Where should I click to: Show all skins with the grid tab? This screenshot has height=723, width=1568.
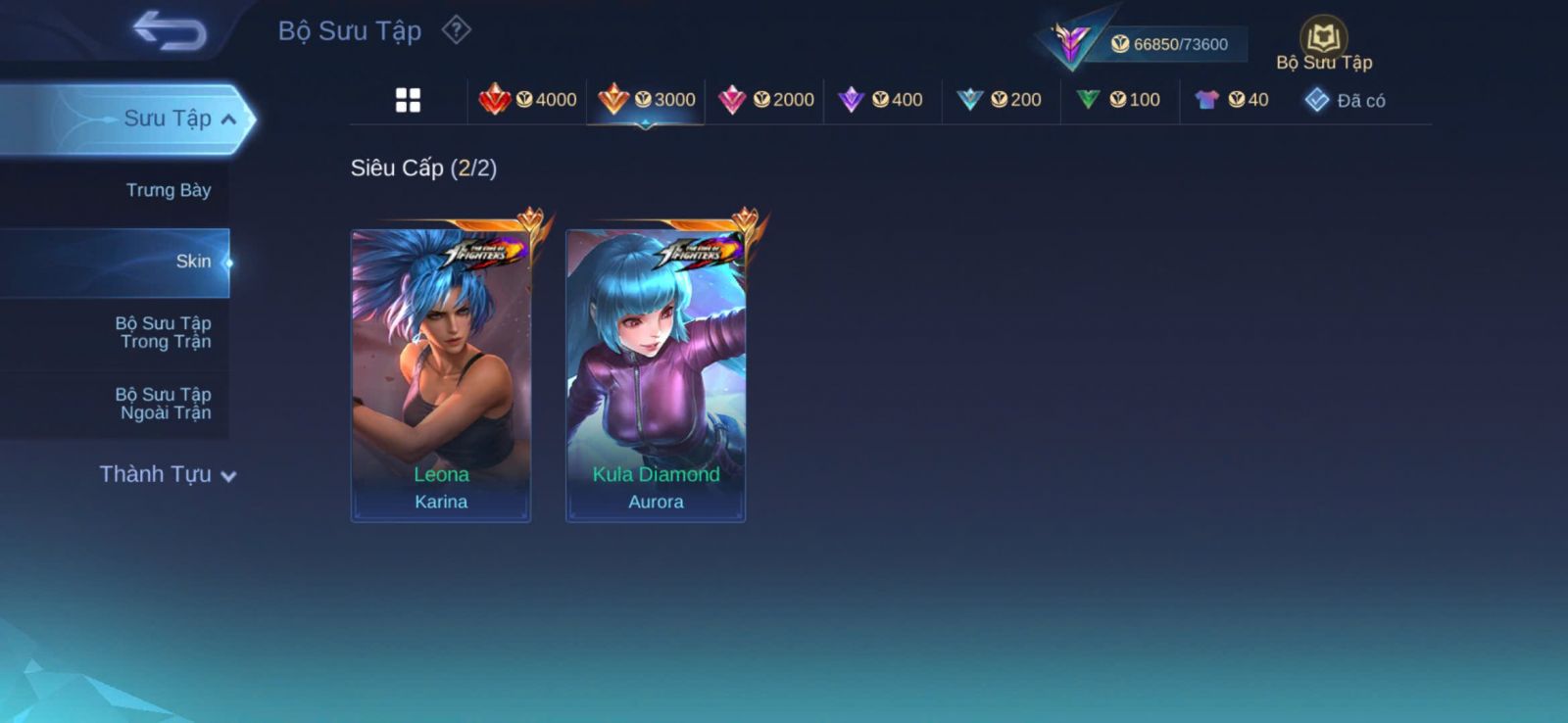[408, 100]
